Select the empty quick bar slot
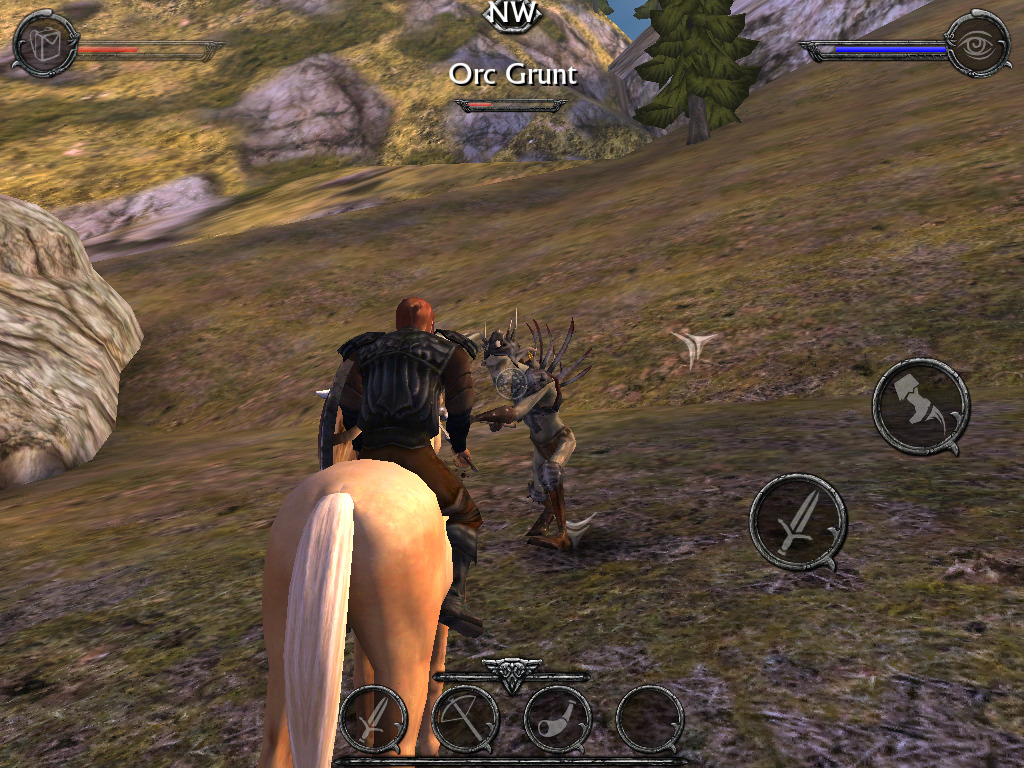The image size is (1024, 768). [x=649, y=719]
